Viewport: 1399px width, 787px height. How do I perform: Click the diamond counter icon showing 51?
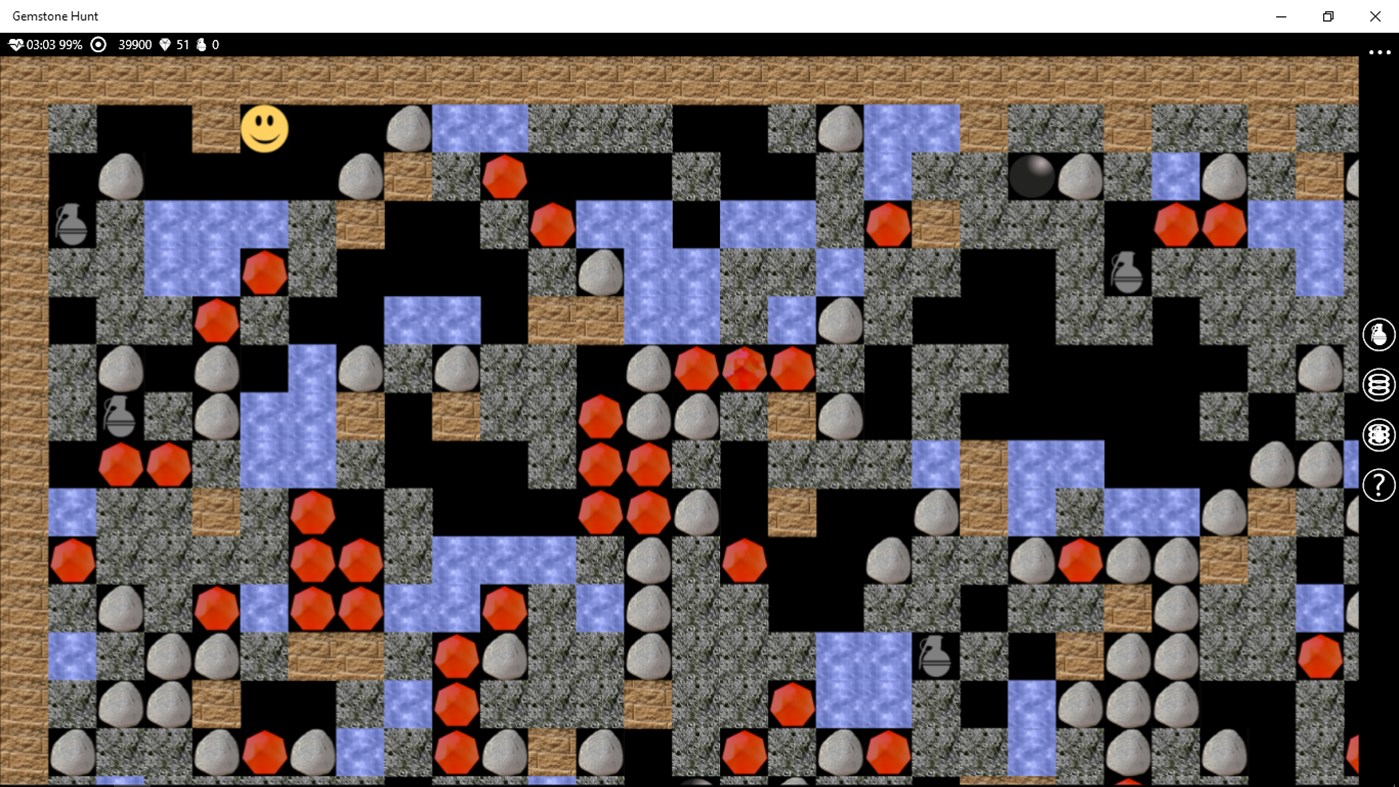coord(165,44)
